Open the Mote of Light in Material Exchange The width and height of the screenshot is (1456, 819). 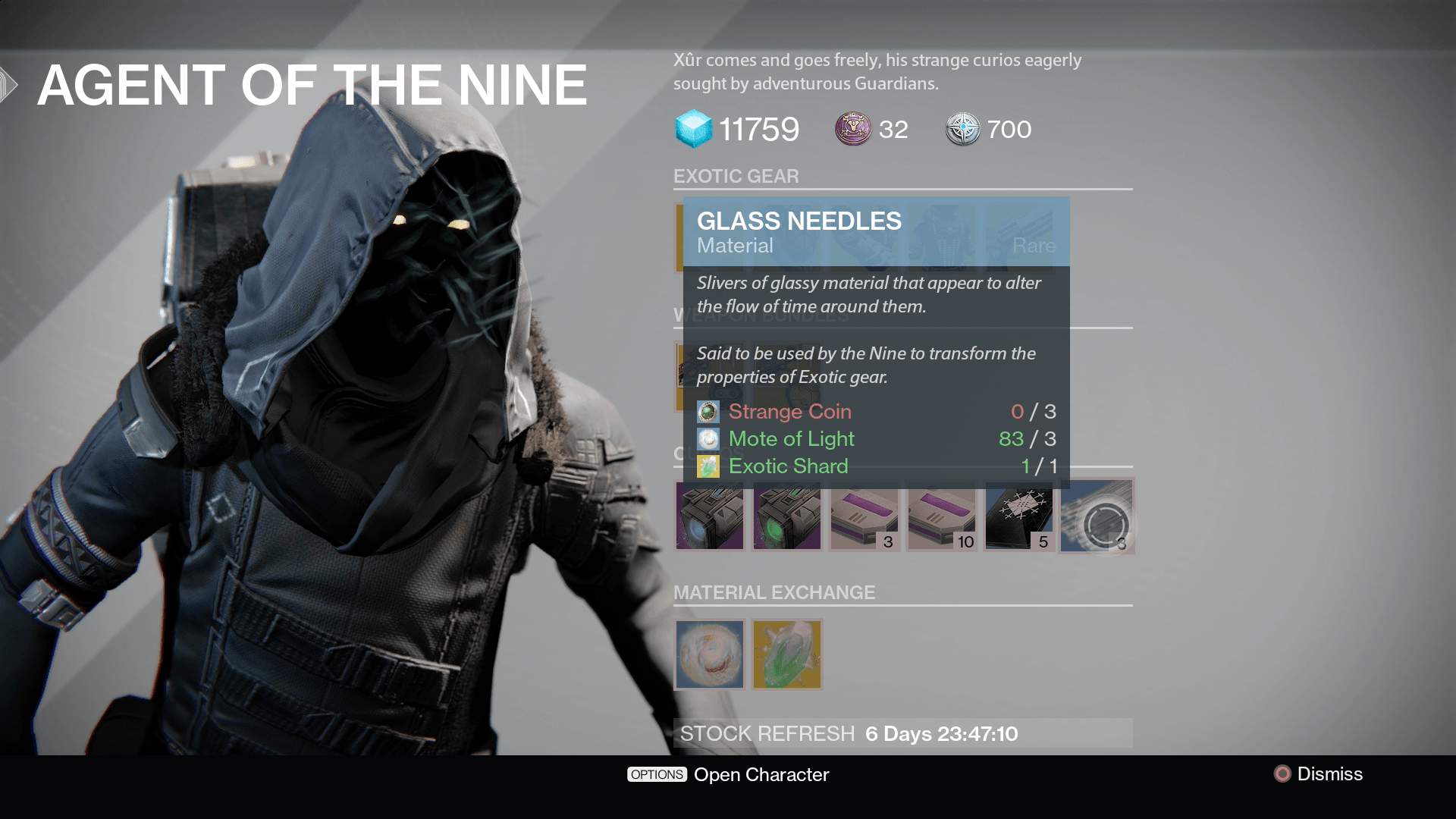point(709,654)
